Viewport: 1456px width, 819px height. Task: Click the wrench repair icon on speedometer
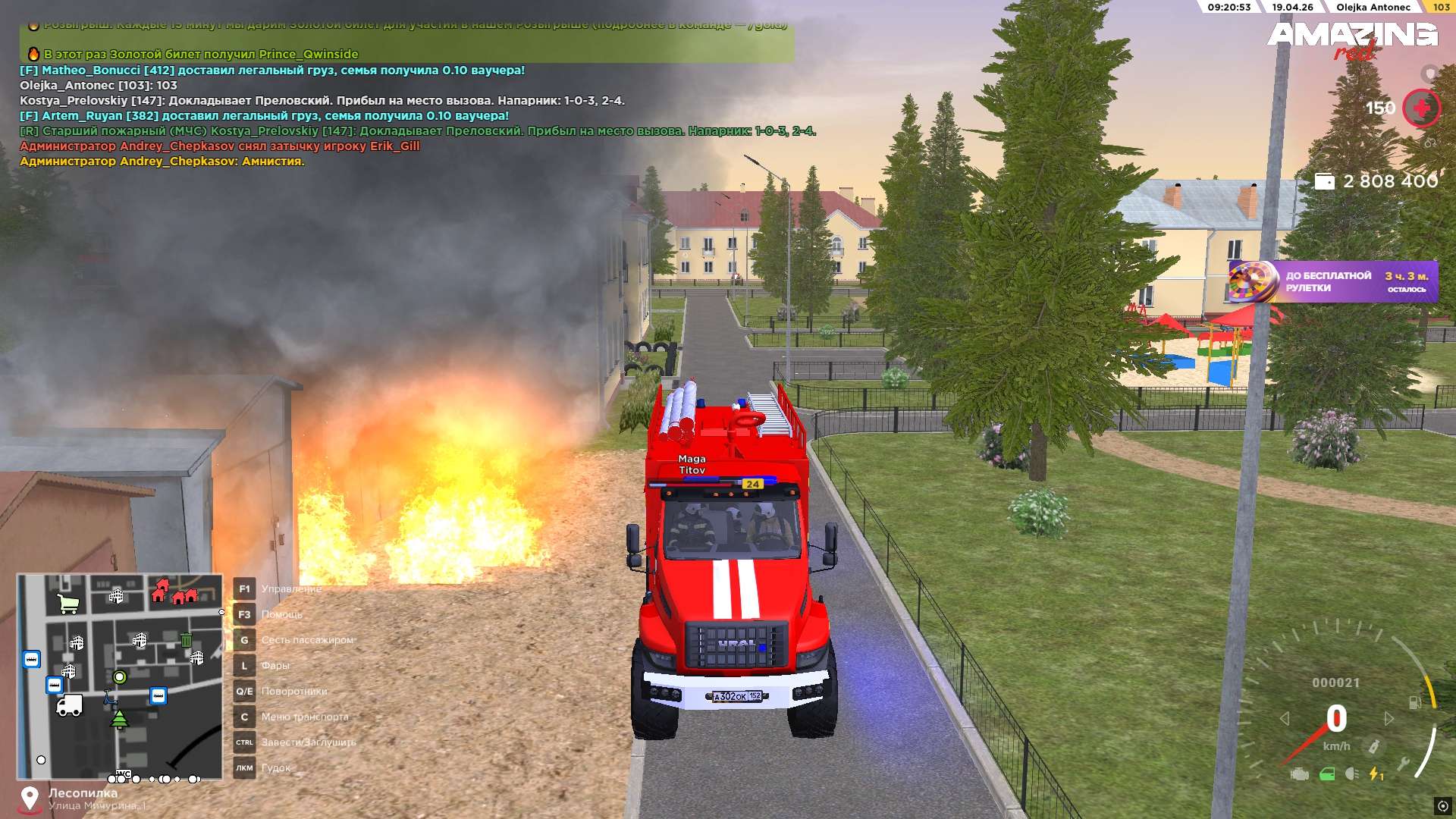[1403, 764]
